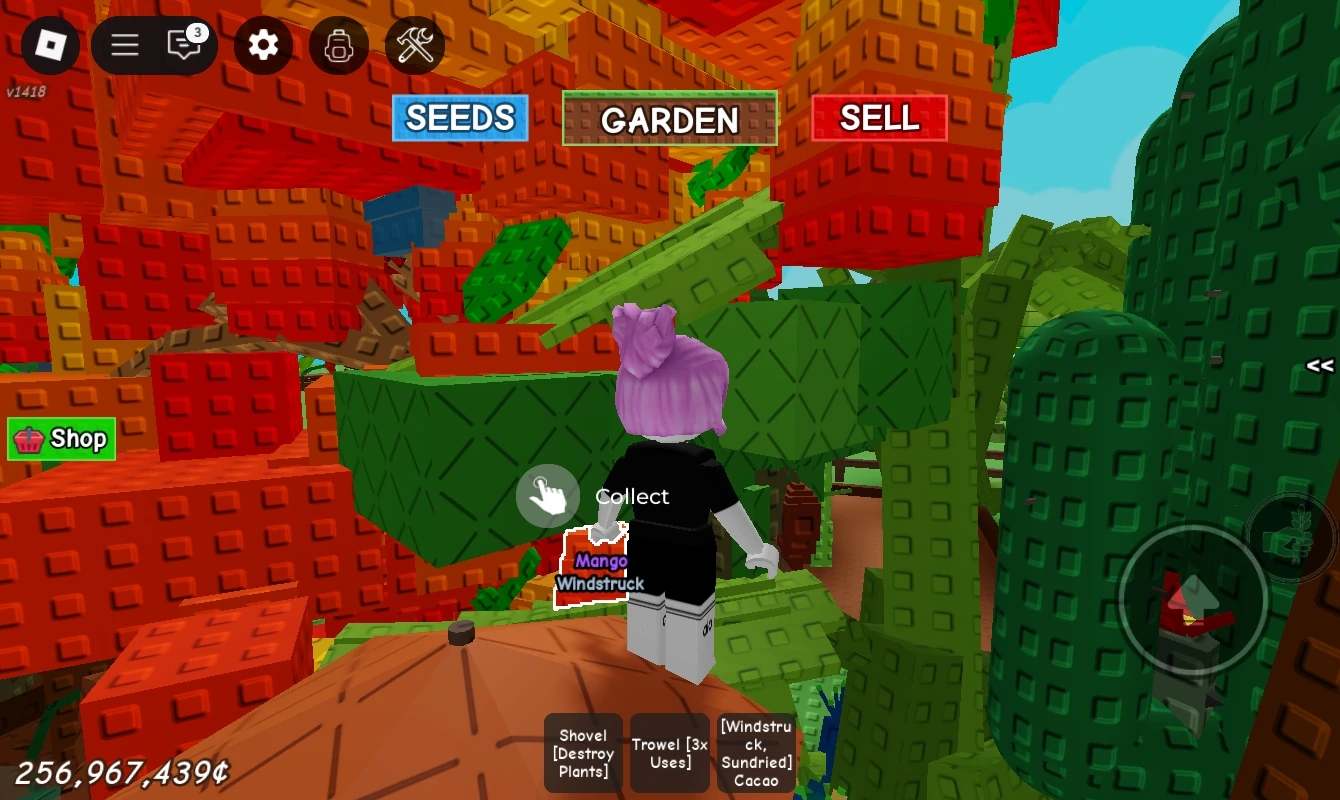1340x800 pixels.
Task: Select the hammer and wrench tools icon
Action: (414, 46)
